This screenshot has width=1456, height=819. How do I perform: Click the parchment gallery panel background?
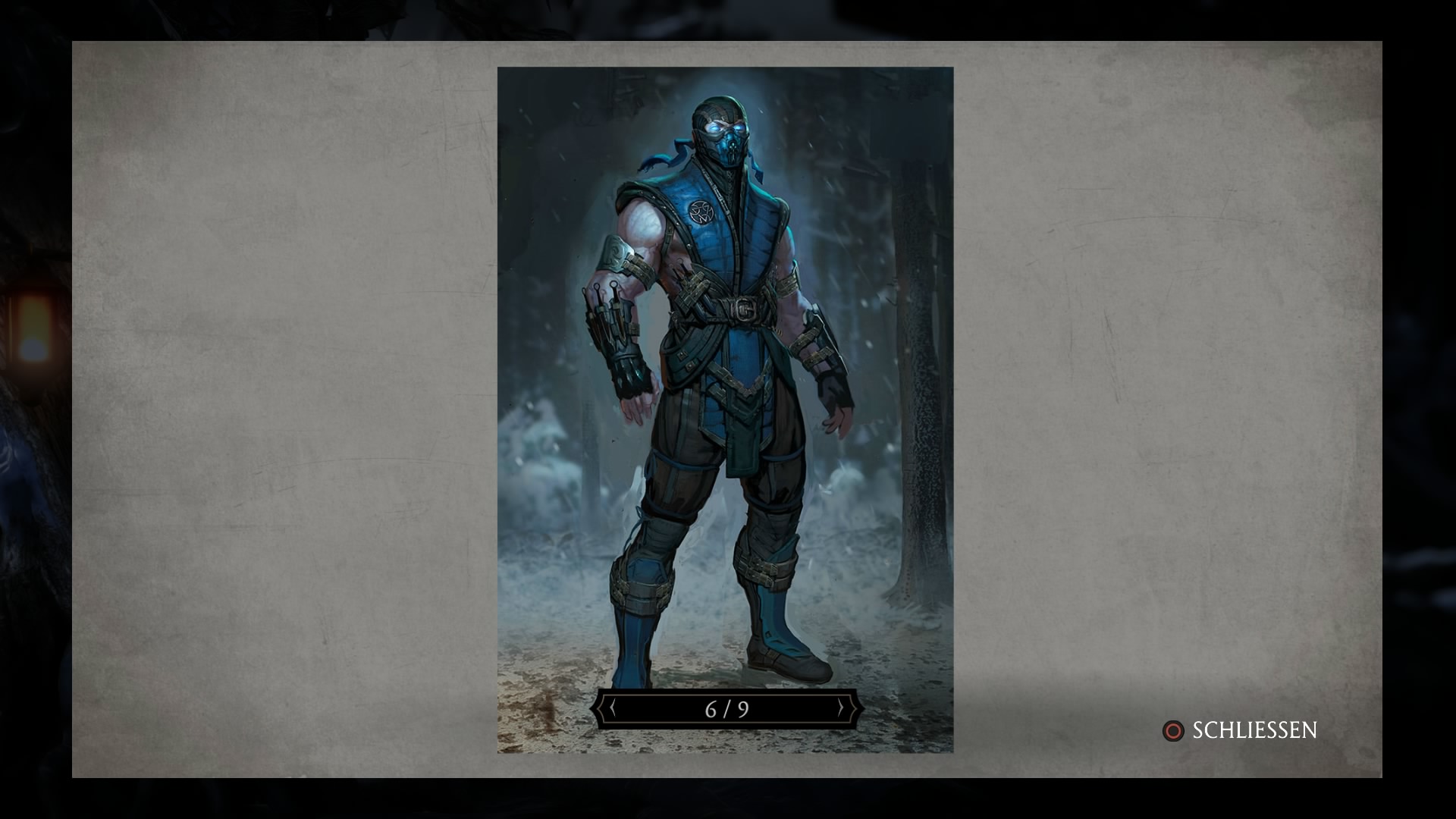coord(303,409)
